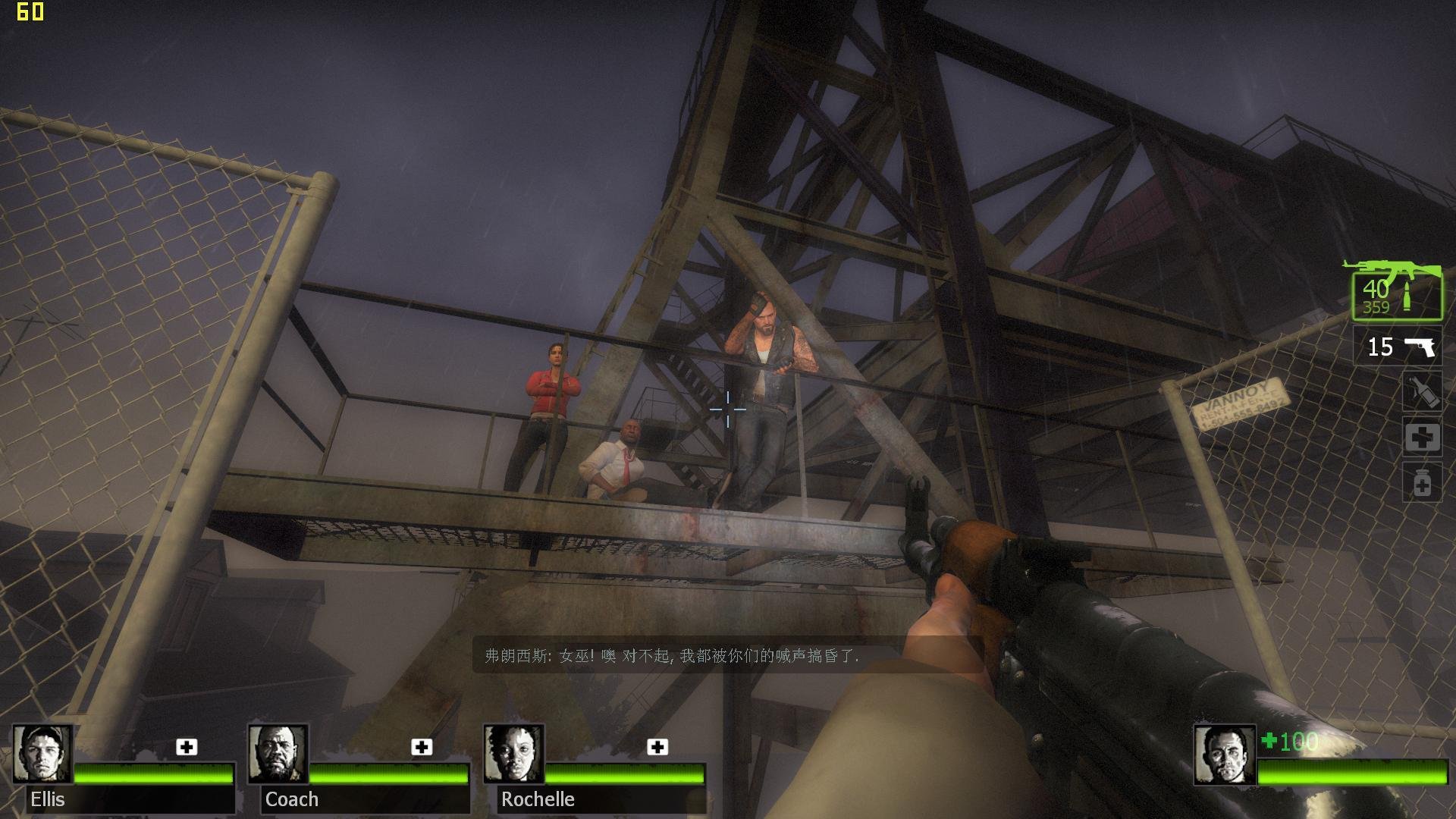Switch to the pistol sidearm slot
This screenshot has width=1456, height=819.
click(1398, 347)
